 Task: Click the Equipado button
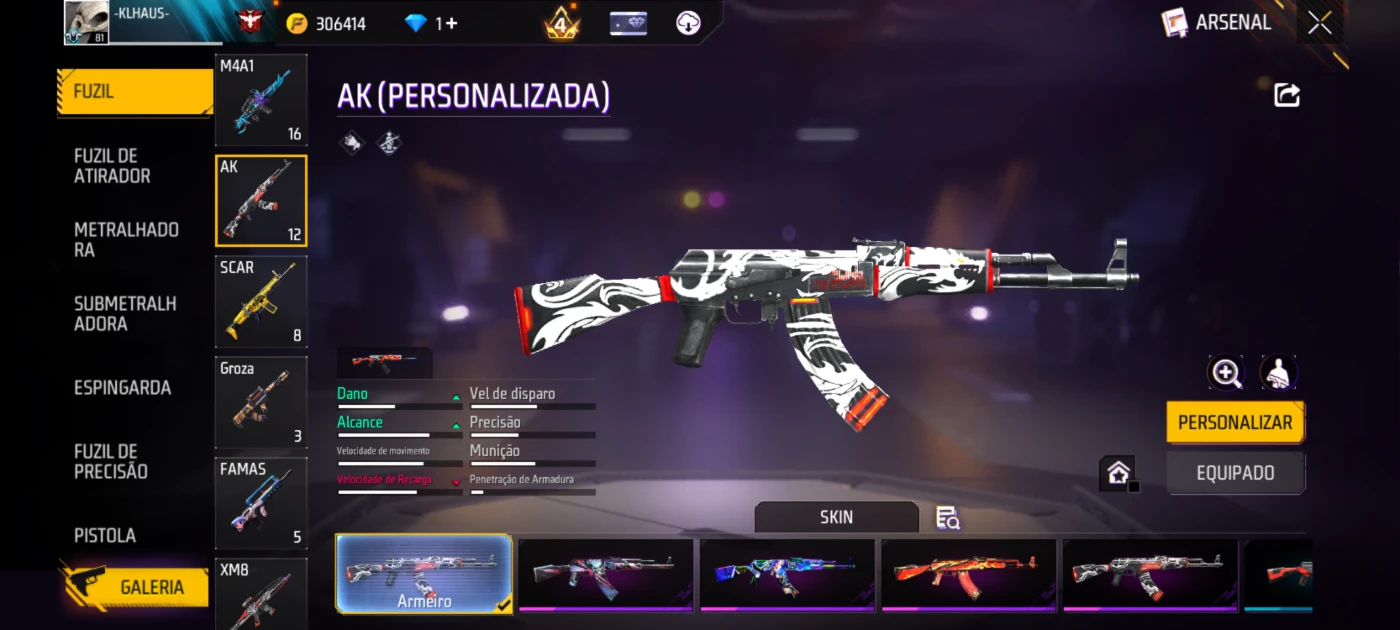pyautogui.click(x=1235, y=473)
